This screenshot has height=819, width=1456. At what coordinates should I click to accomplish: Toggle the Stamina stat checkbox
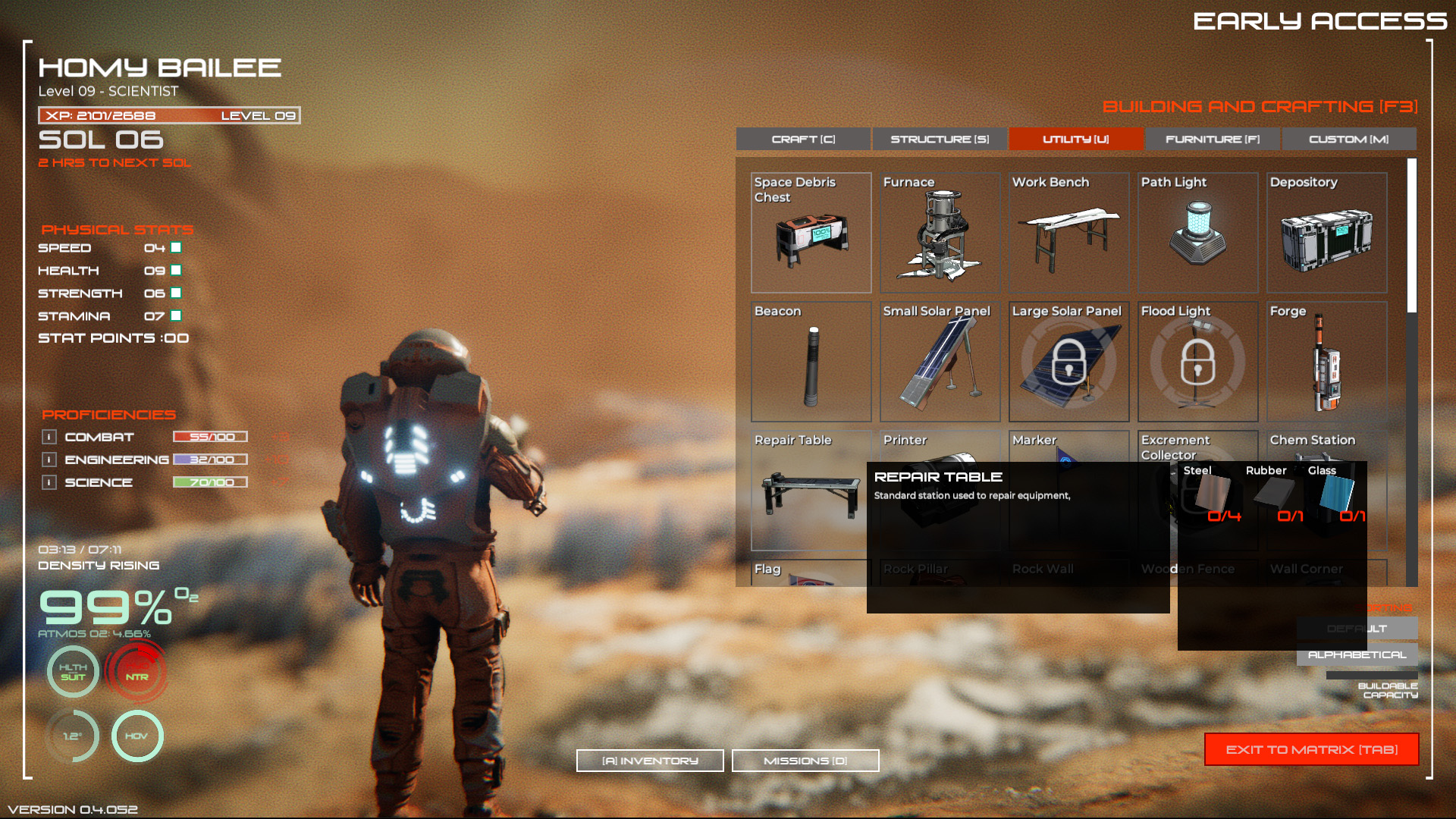[x=177, y=315]
